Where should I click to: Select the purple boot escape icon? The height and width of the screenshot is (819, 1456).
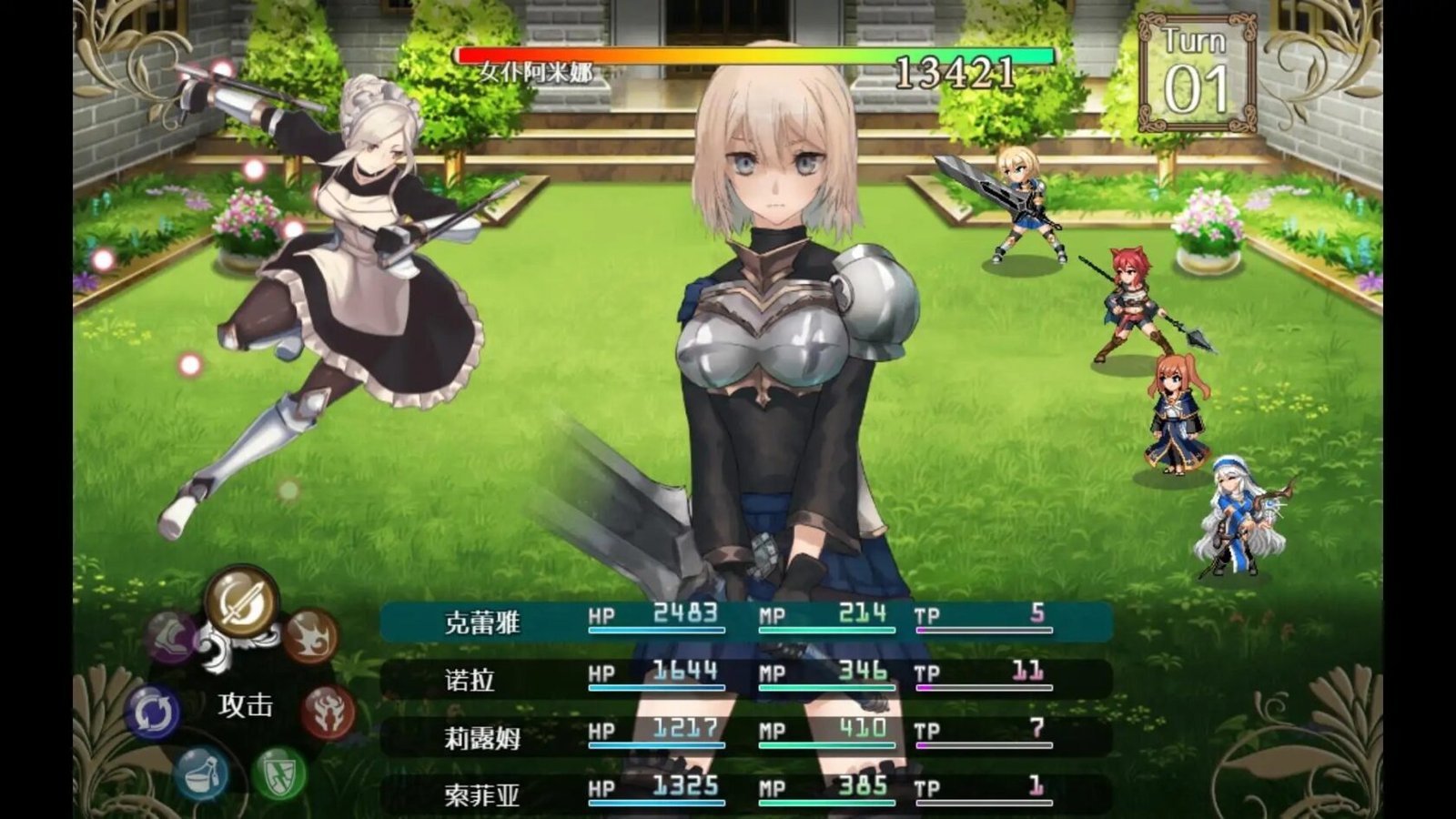click(172, 635)
